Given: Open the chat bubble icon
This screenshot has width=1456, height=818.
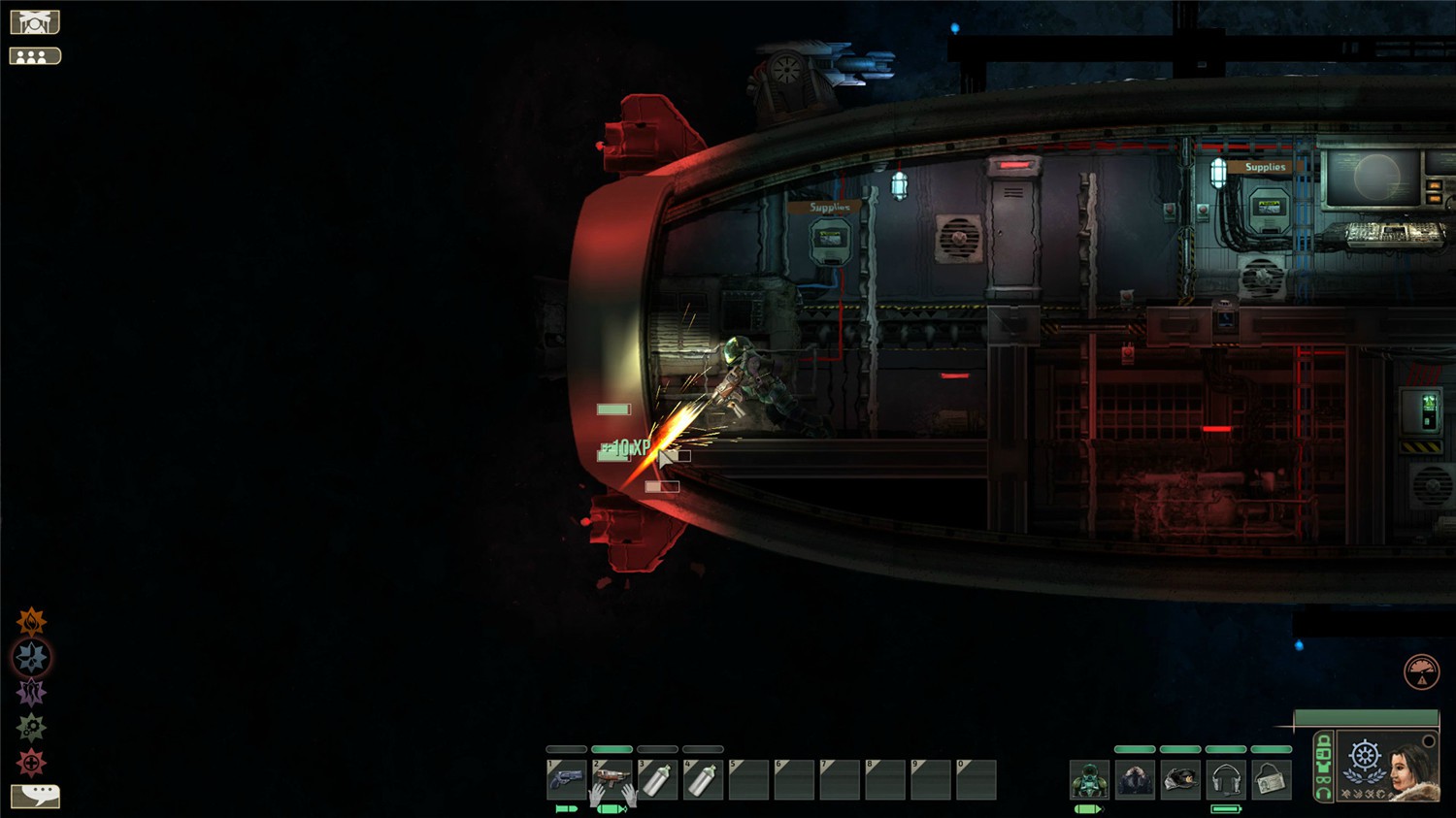Looking at the screenshot, I should coord(35,795).
